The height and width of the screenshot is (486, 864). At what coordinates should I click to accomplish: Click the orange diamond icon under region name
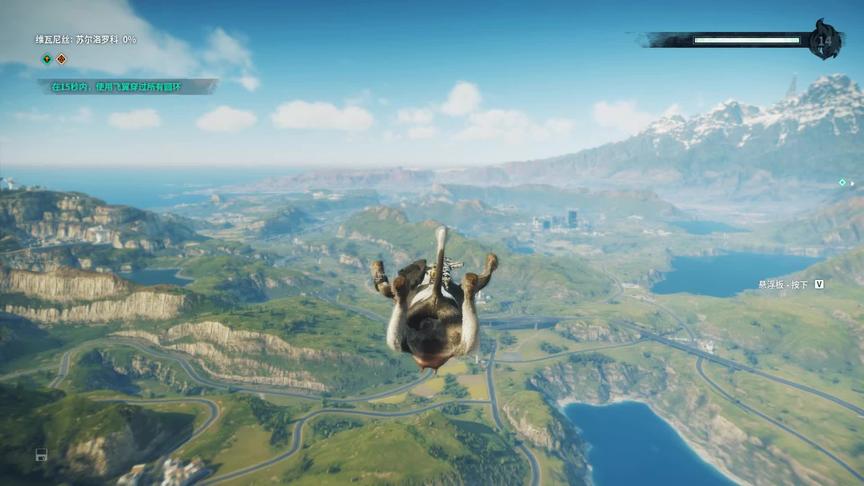[61, 59]
